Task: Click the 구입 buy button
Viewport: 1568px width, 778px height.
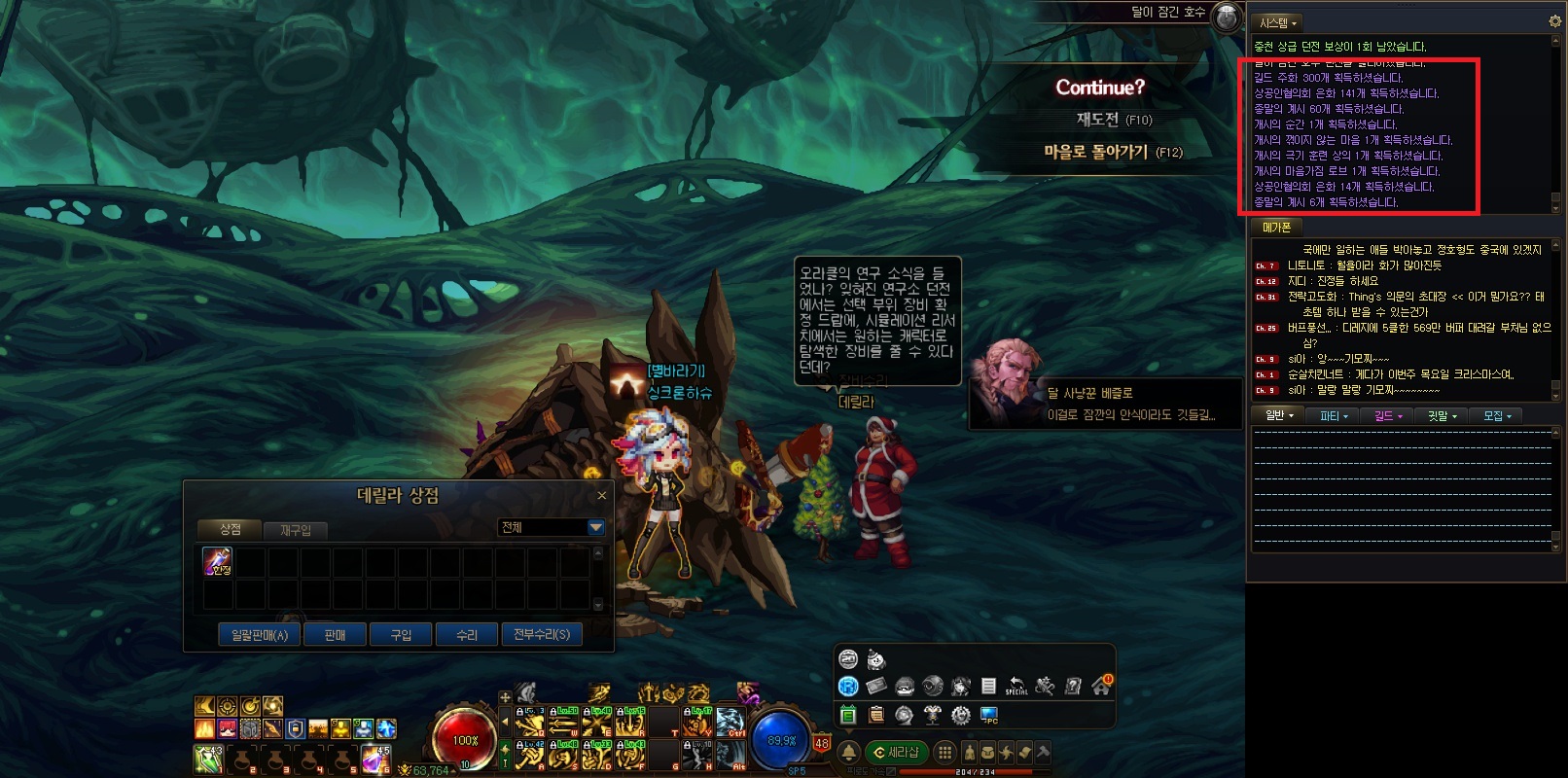Action: [x=401, y=635]
